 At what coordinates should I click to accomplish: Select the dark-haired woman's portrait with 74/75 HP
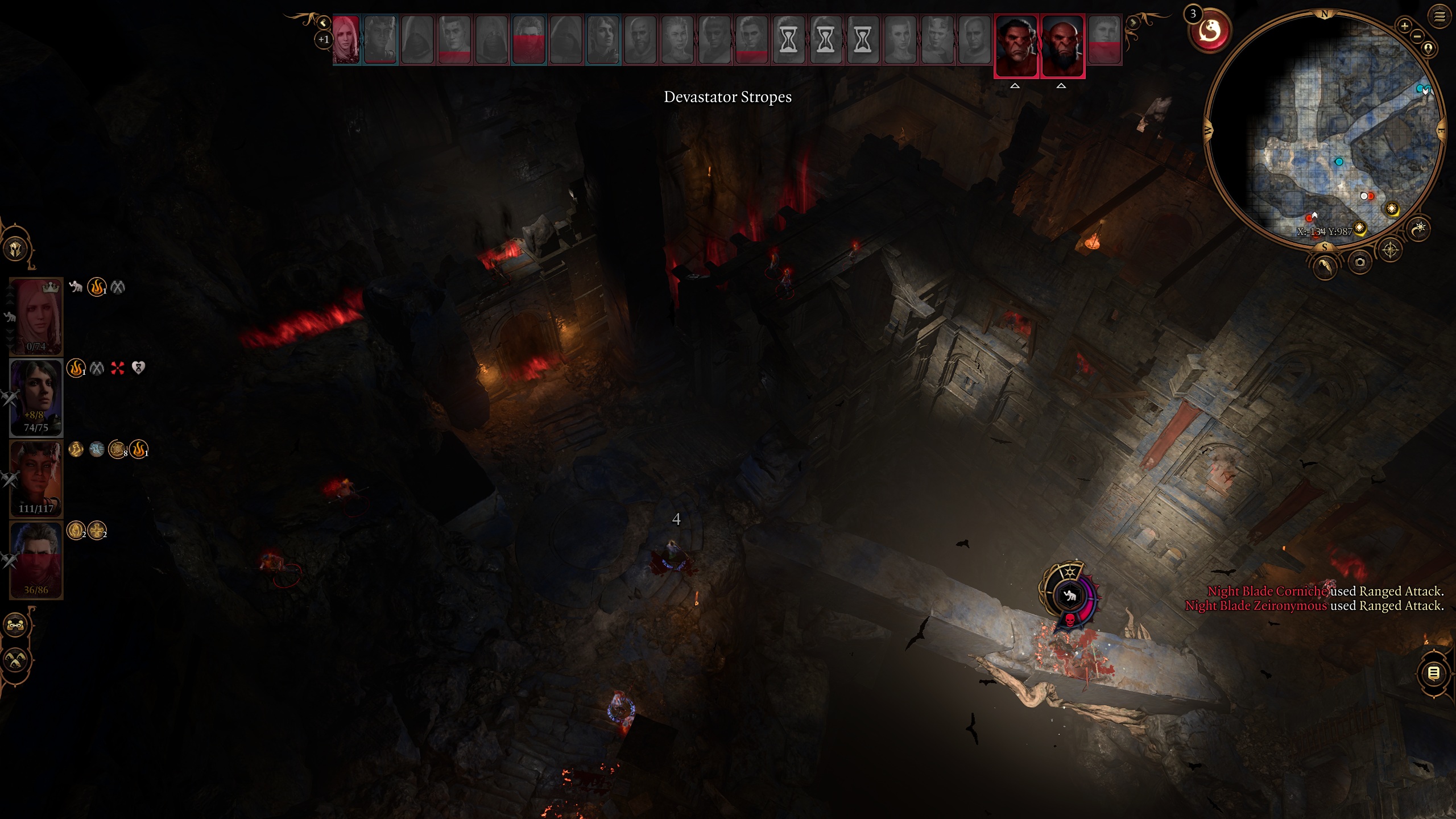[x=36, y=397]
